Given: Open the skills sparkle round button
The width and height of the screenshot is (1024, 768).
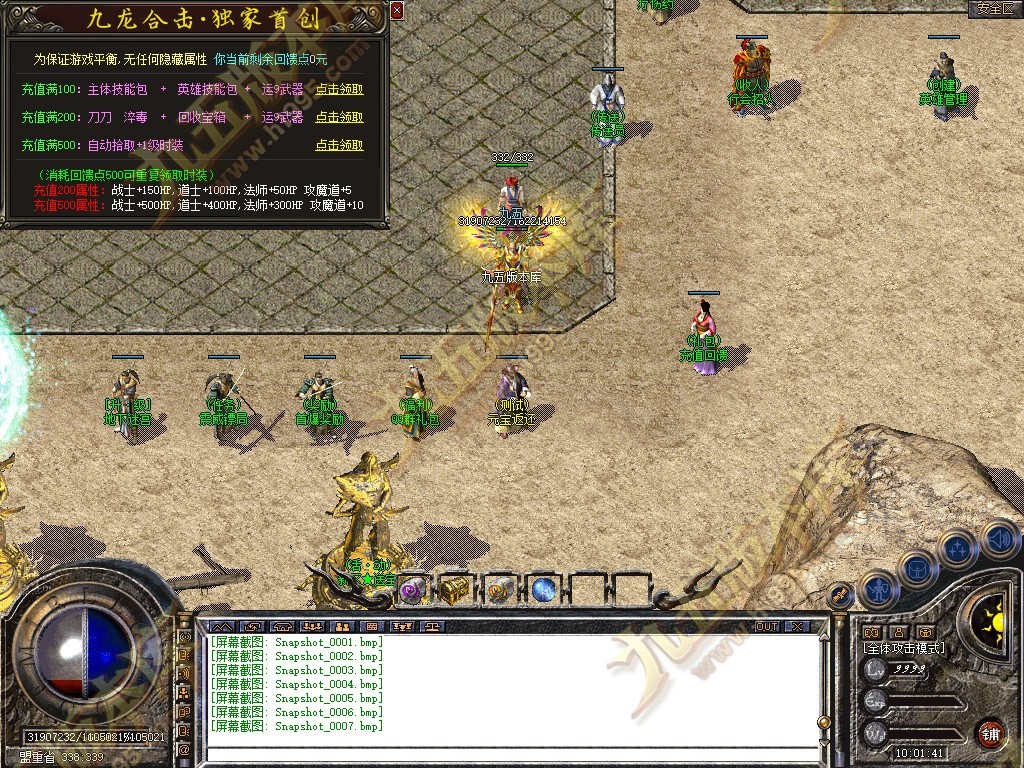Looking at the screenshot, I should (x=958, y=548).
